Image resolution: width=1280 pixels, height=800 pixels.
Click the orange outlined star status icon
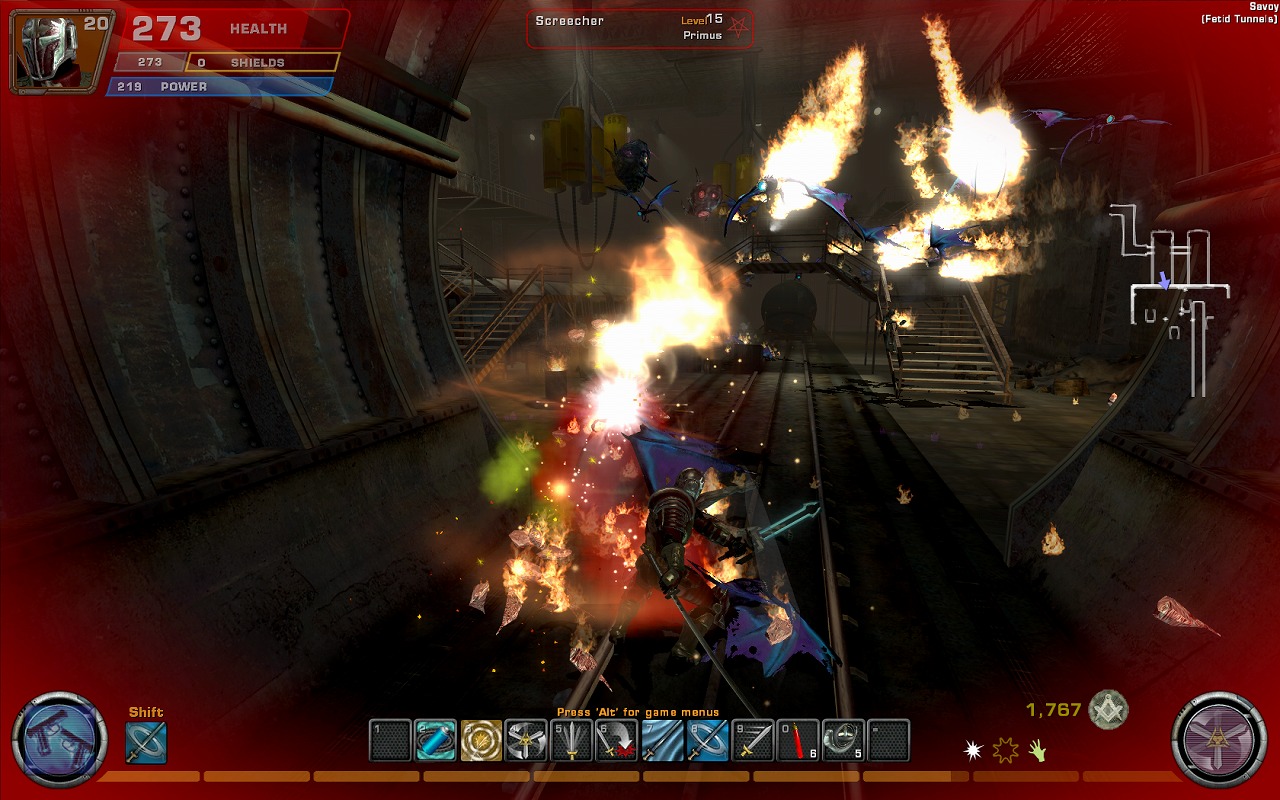tap(1004, 750)
